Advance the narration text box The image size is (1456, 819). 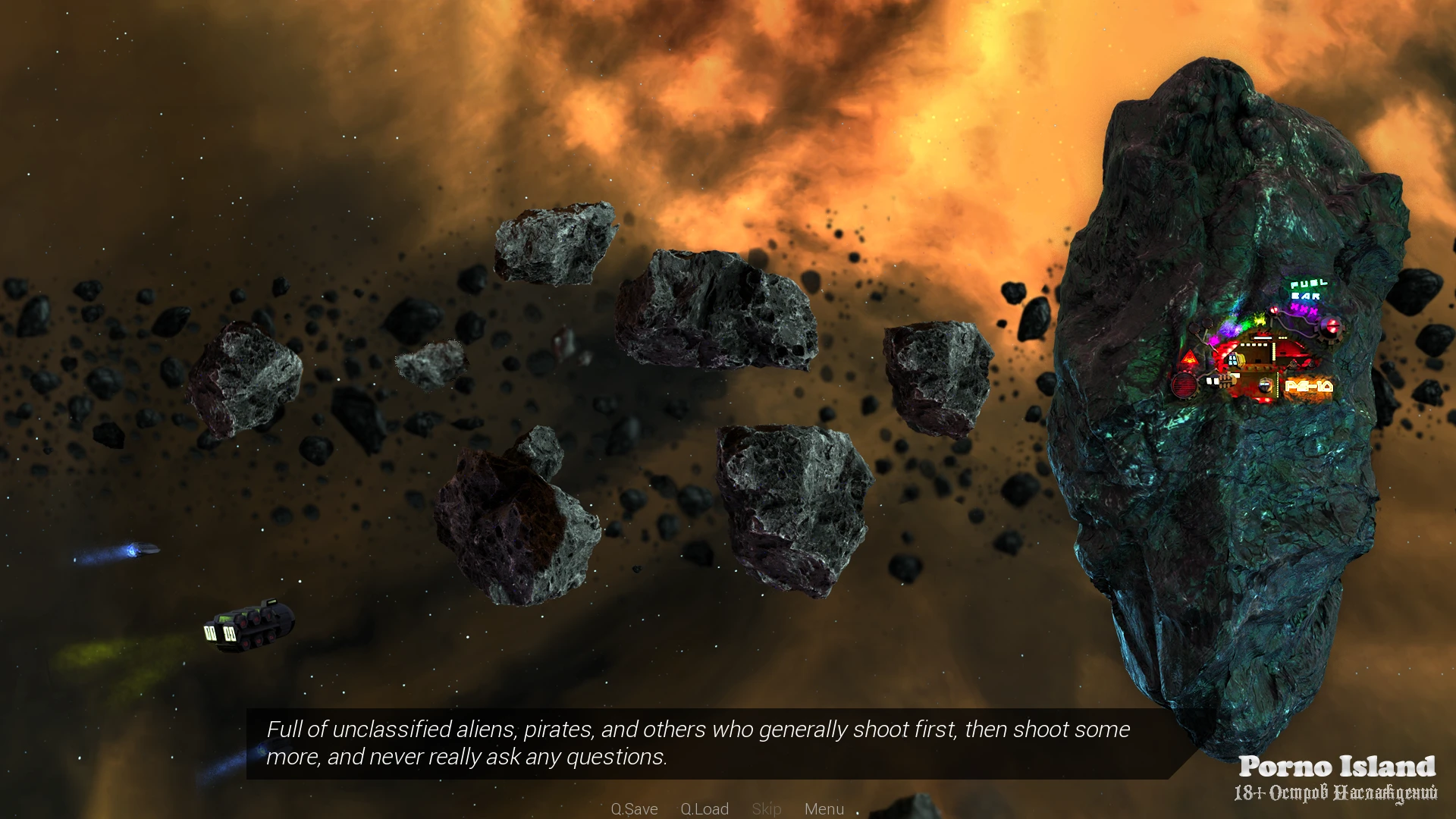pyautogui.click(x=698, y=743)
